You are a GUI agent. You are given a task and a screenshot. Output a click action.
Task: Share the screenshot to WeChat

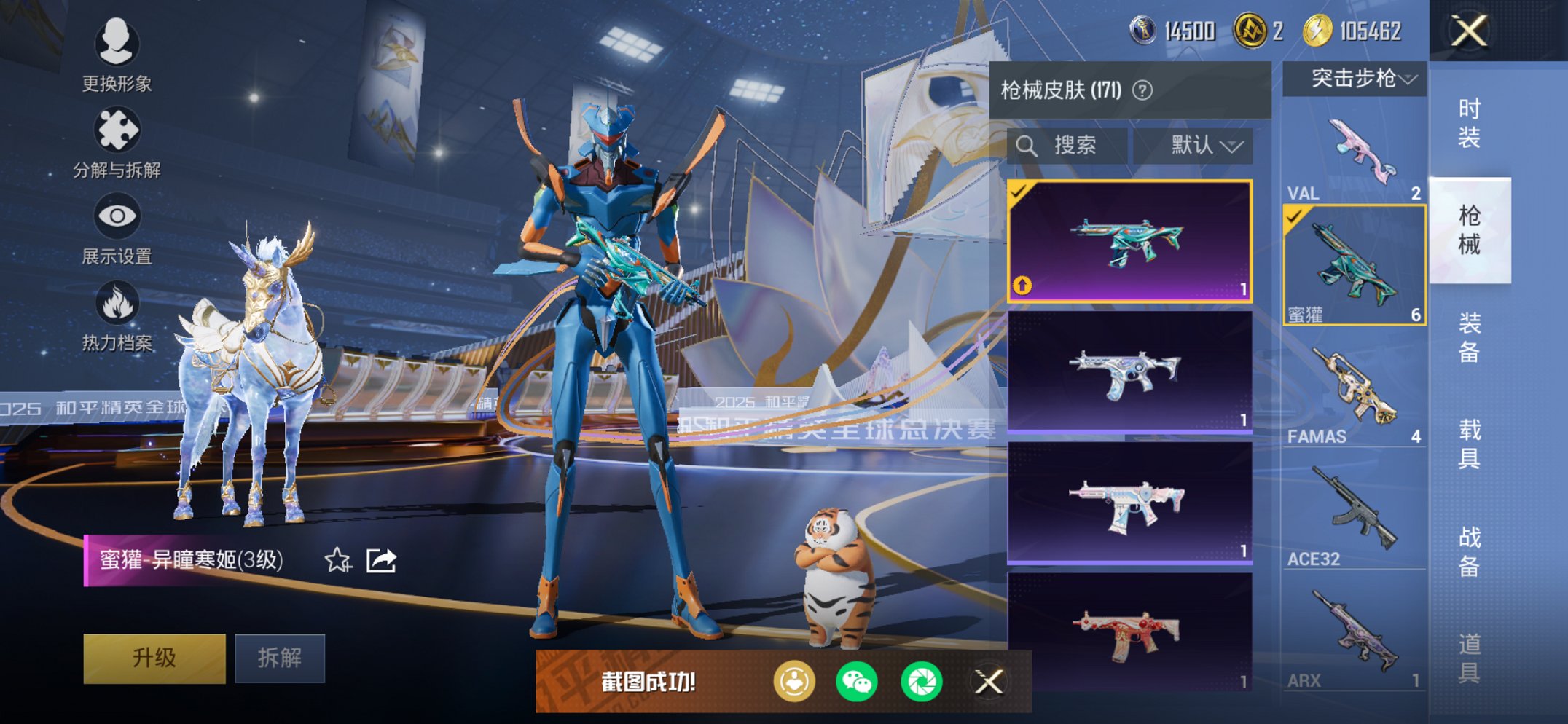coord(857,682)
